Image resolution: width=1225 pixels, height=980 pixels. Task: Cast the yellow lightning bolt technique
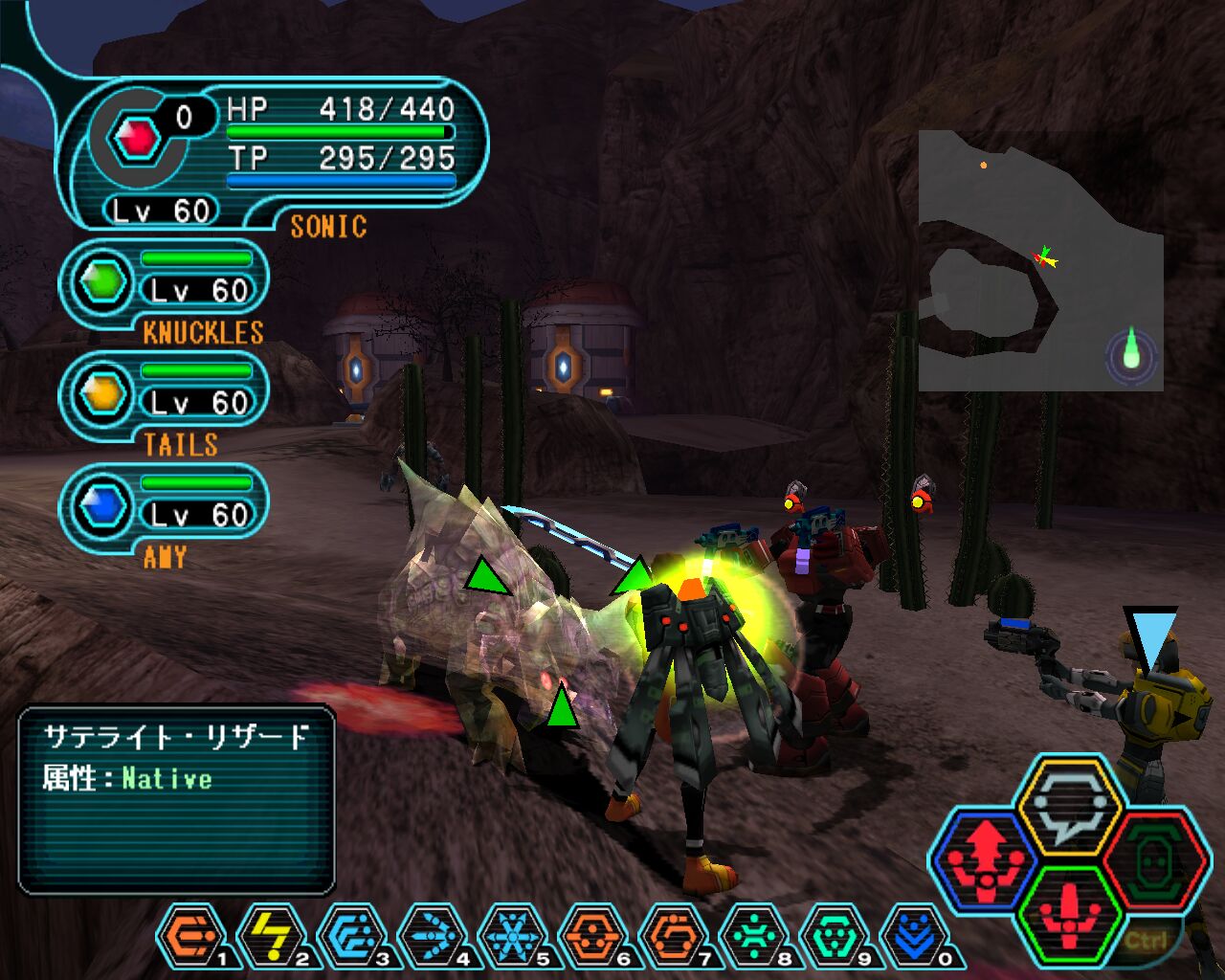(272, 936)
